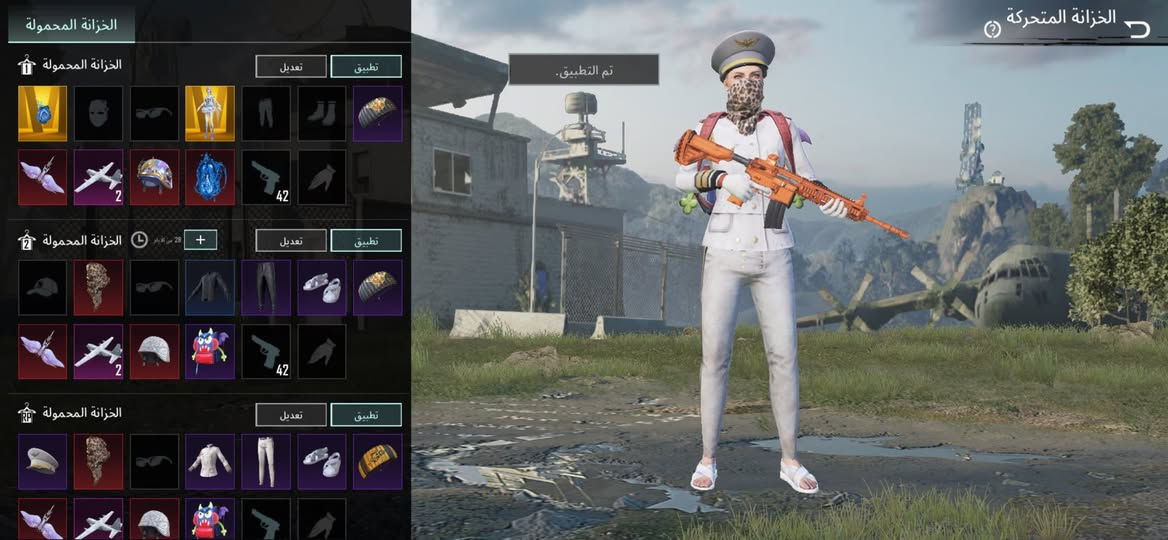Open the question mark help icon
This screenshot has width=1168, height=540.
(992, 29)
